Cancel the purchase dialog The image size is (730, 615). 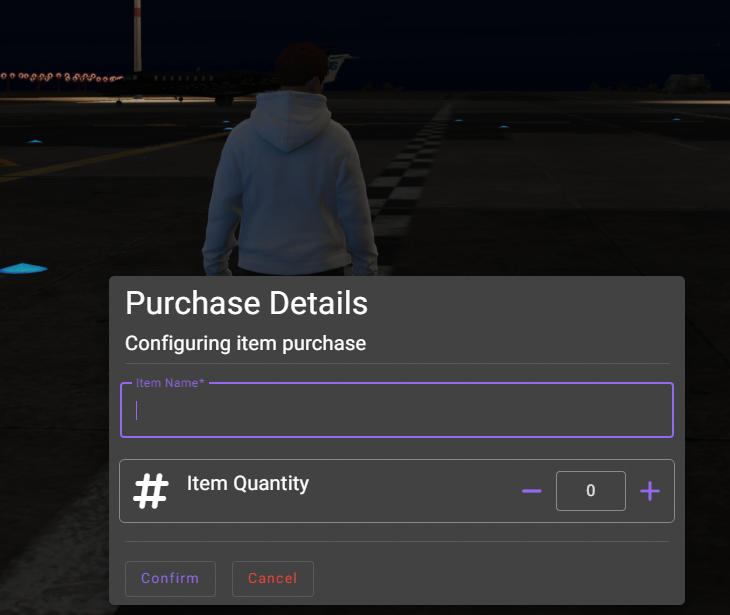pyautogui.click(x=272, y=578)
